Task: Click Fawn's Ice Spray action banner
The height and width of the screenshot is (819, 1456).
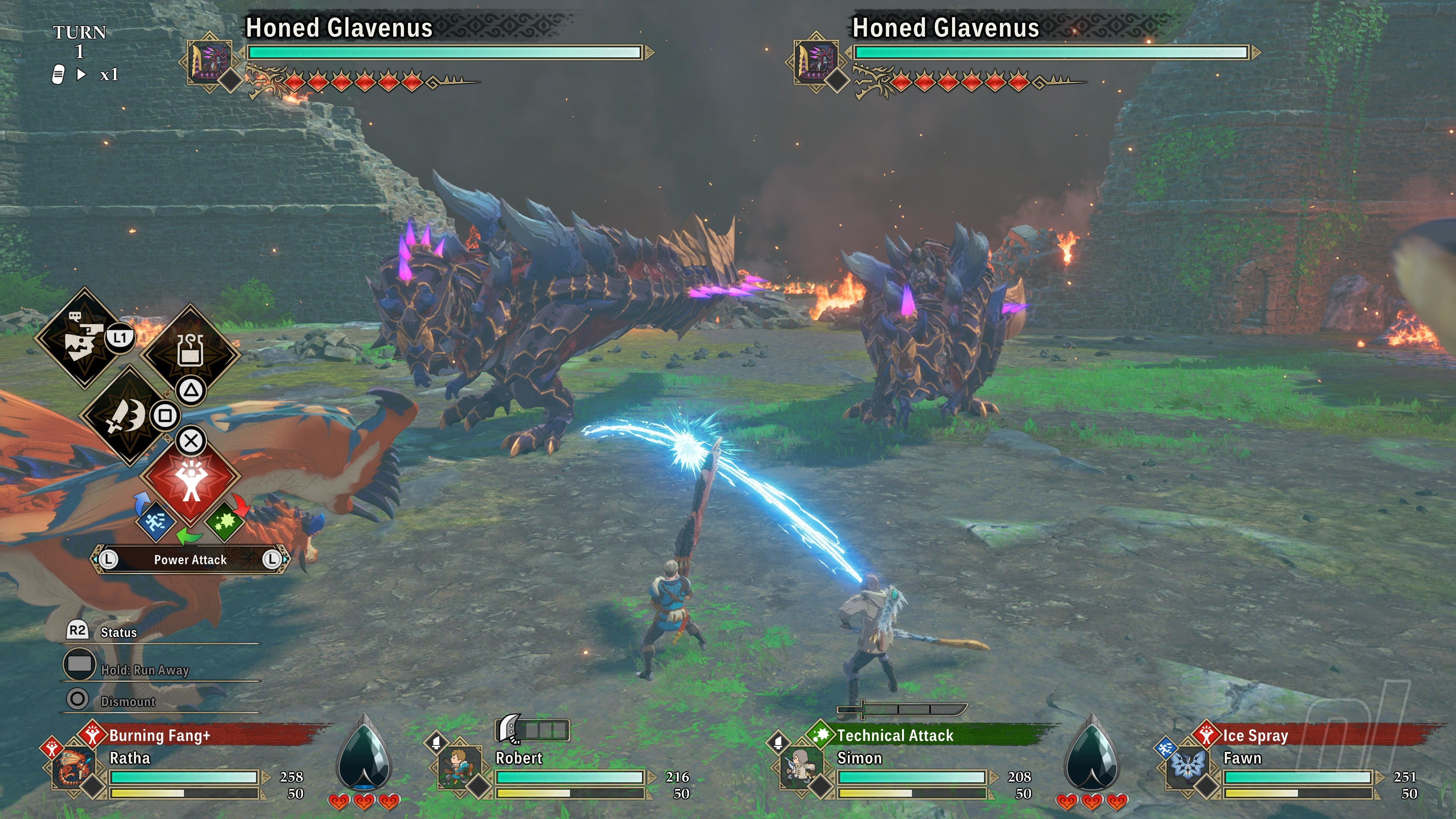Action: pos(1255,735)
